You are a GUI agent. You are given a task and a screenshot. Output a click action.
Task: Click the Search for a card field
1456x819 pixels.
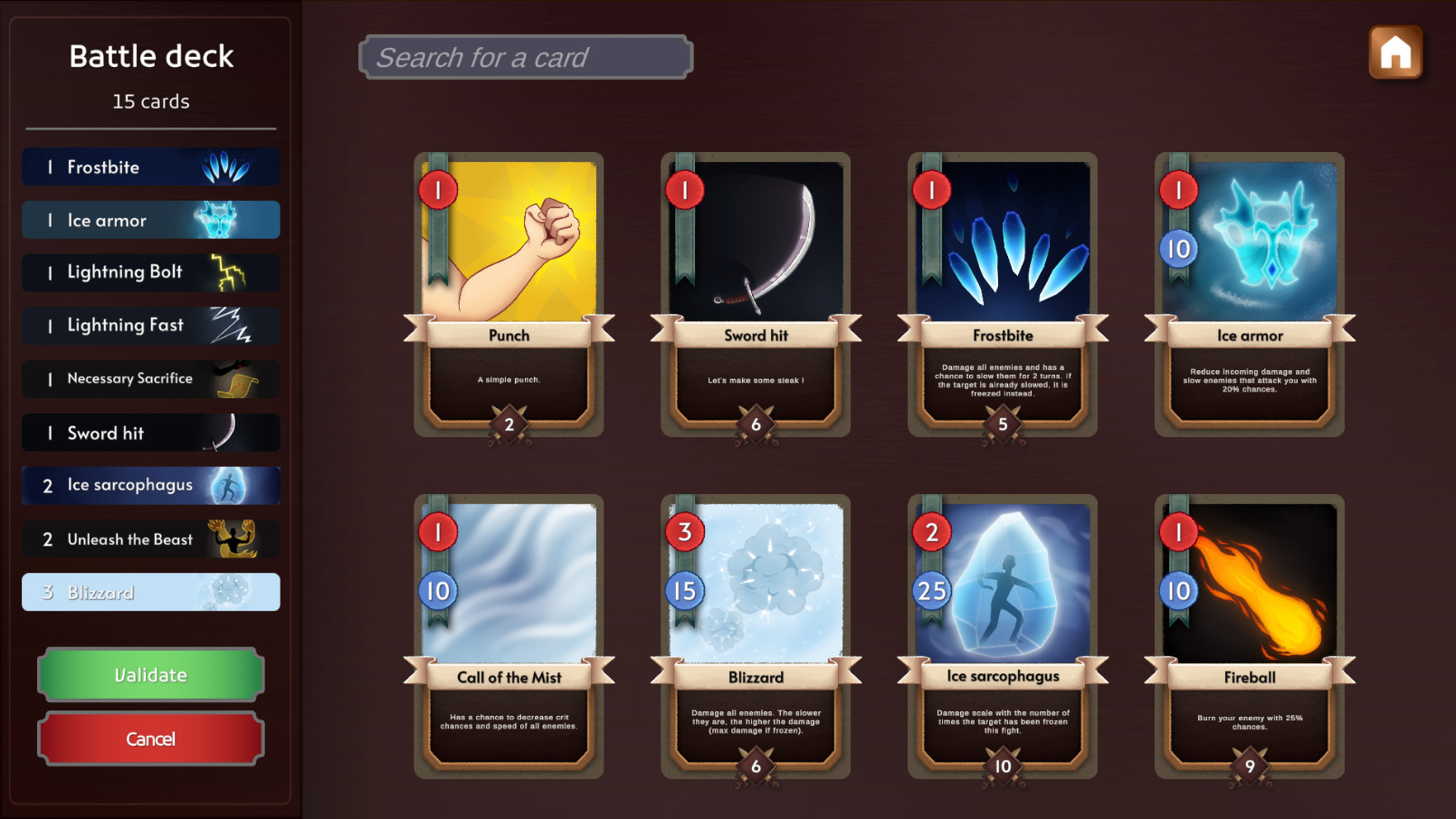pyautogui.click(x=527, y=56)
